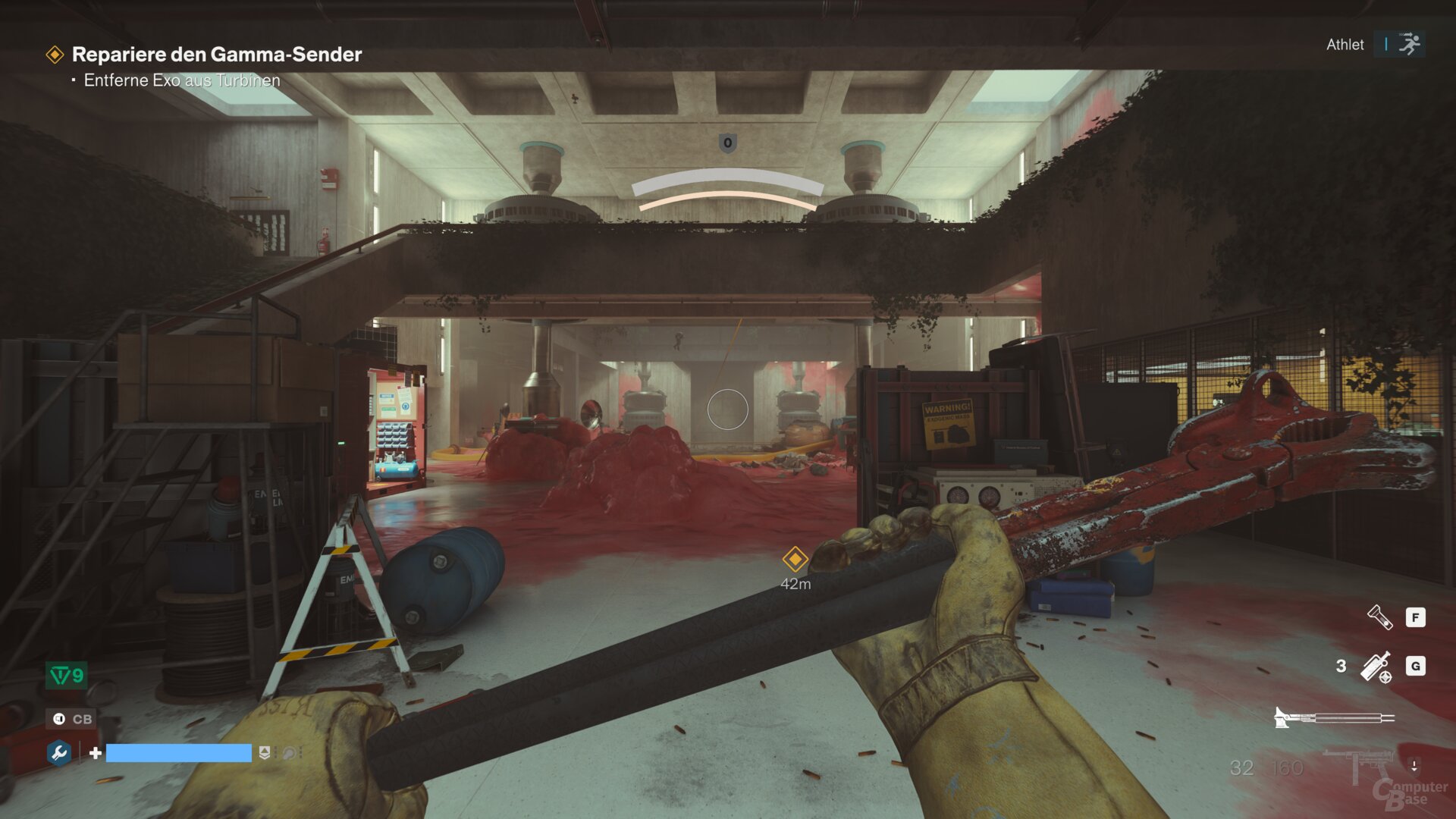This screenshot has height=819, width=1456.
Task: Click the blue health bar
Action: click(178, 754)
